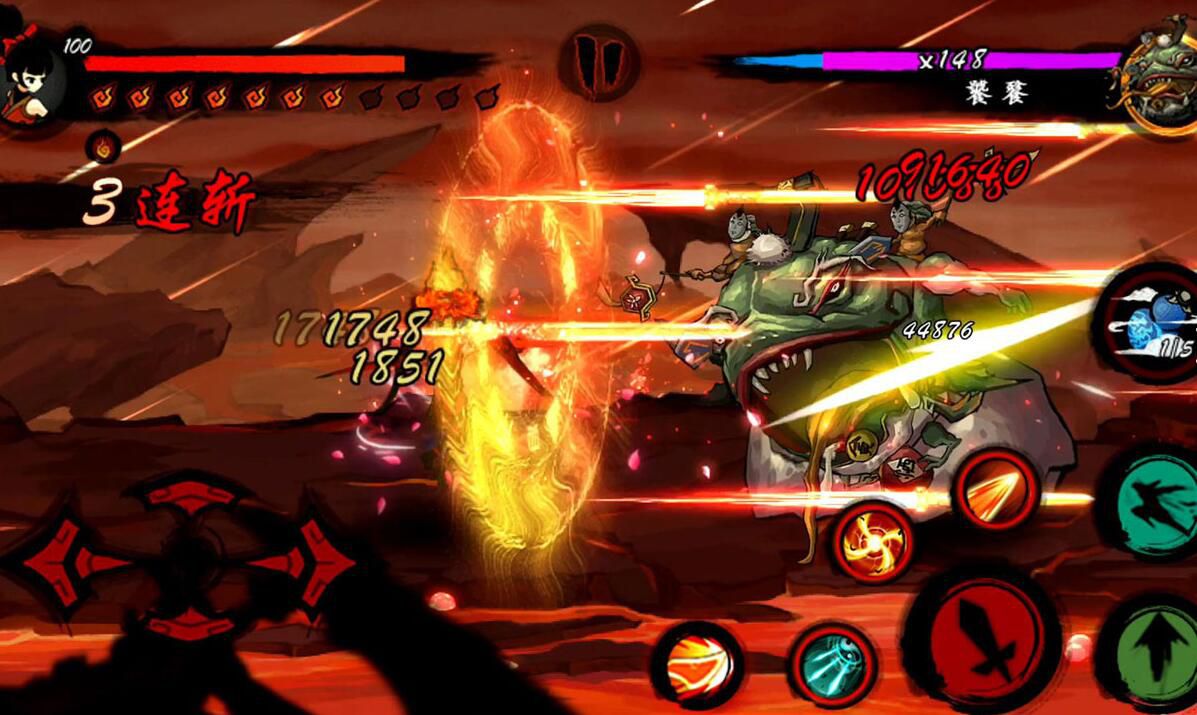Cast the fire spiral vortex skill
This screenshot has width=1197, height=715.
[872, 542]
